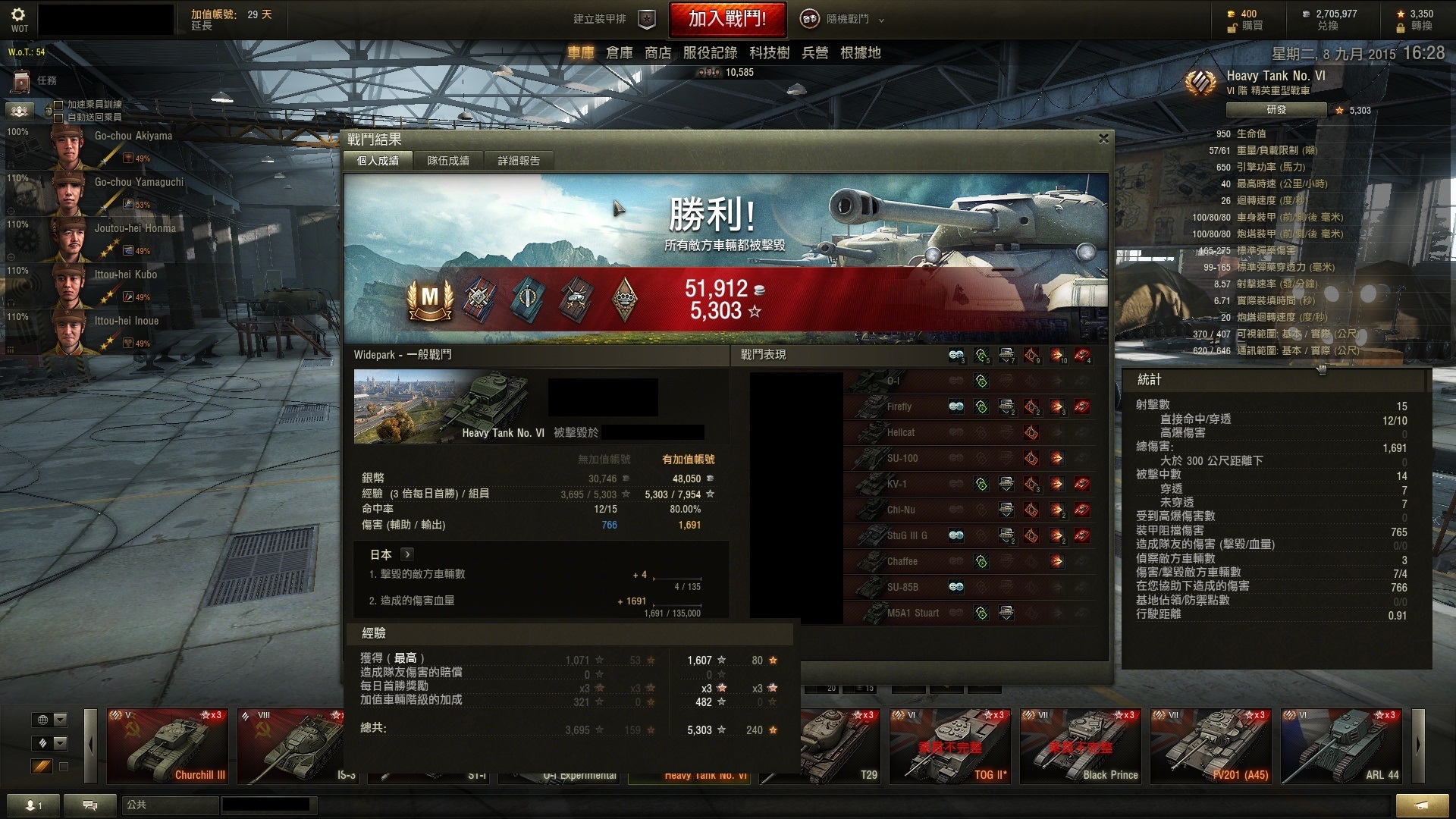Viewport: 1456px width, 819px height.
Task: Select the Churchill III tank in carousel
Action: pyautogui.click(x=167, y=745)
